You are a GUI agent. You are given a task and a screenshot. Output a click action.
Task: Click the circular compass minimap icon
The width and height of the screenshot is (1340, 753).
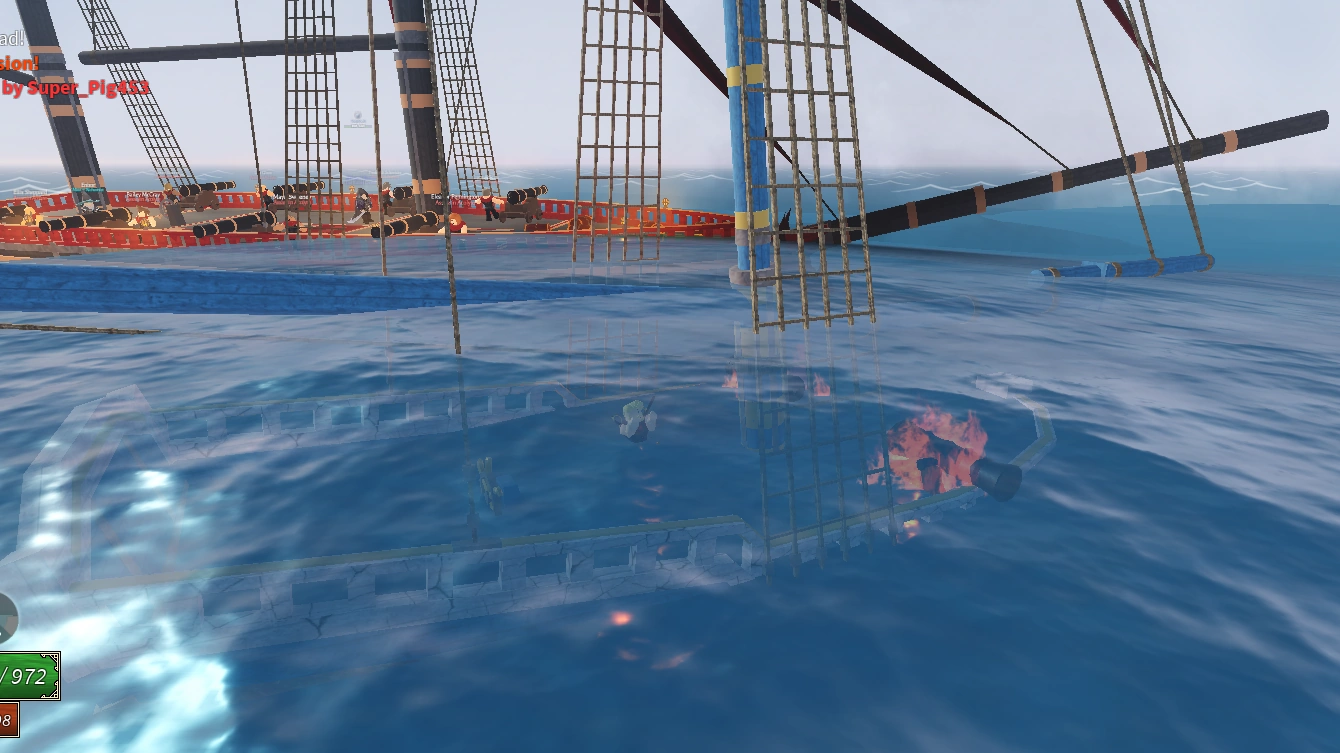click(x=8, y=615)
